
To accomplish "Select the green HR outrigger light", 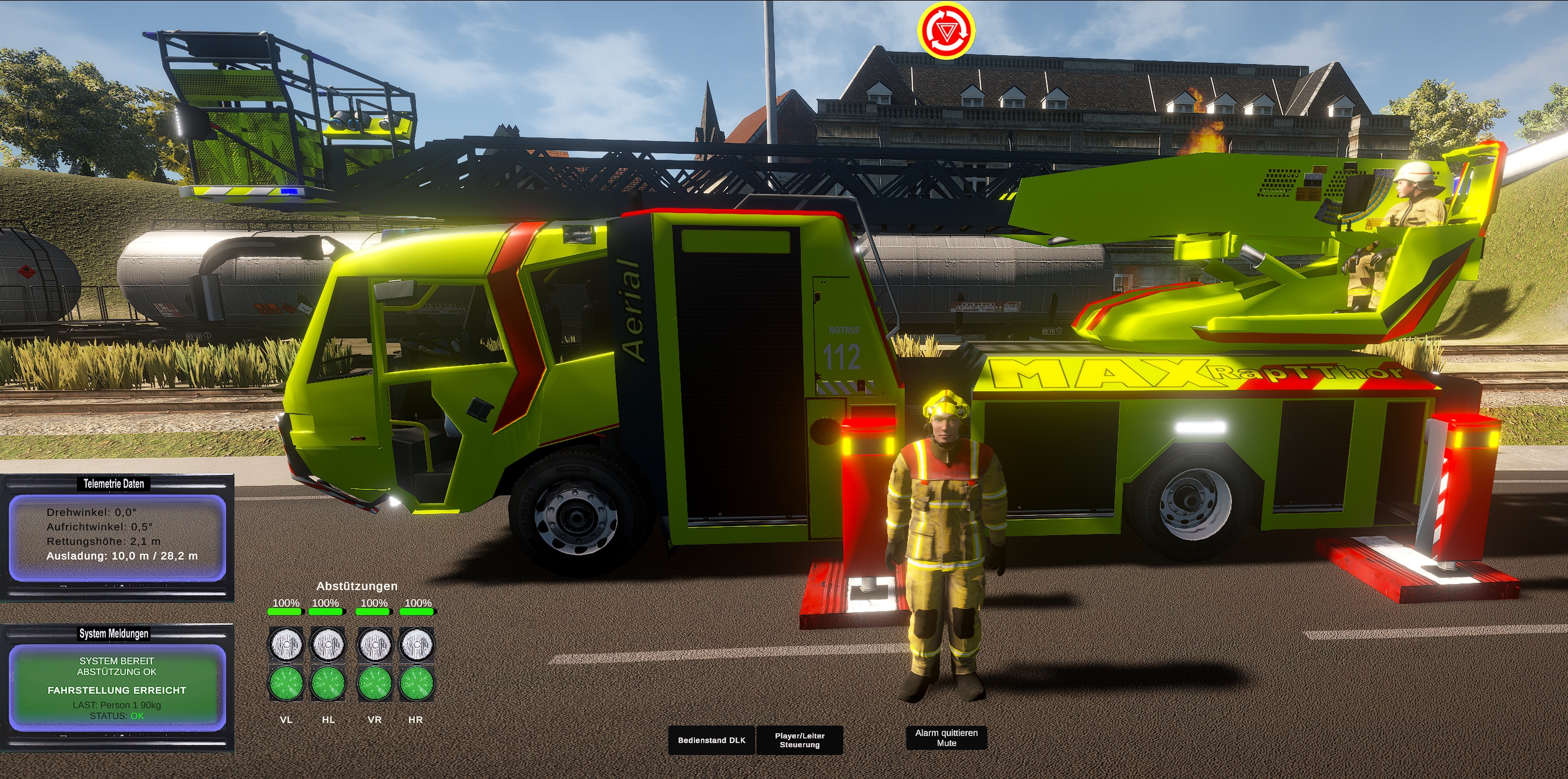I will click(x=417, y=683).
